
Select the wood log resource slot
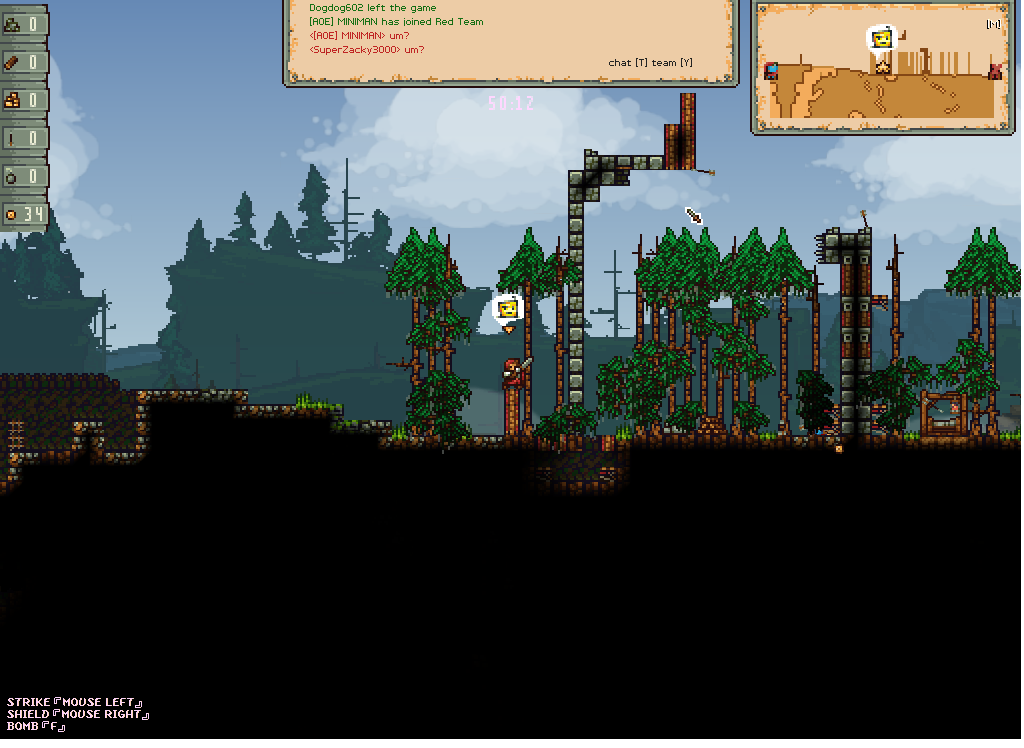click(23, 62)
